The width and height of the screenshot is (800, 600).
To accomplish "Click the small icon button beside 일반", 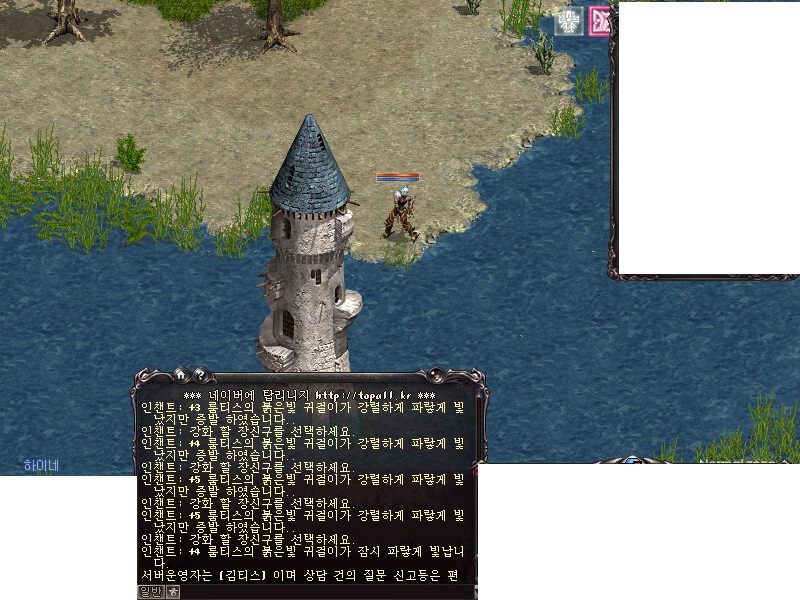I will pos(172,592).
